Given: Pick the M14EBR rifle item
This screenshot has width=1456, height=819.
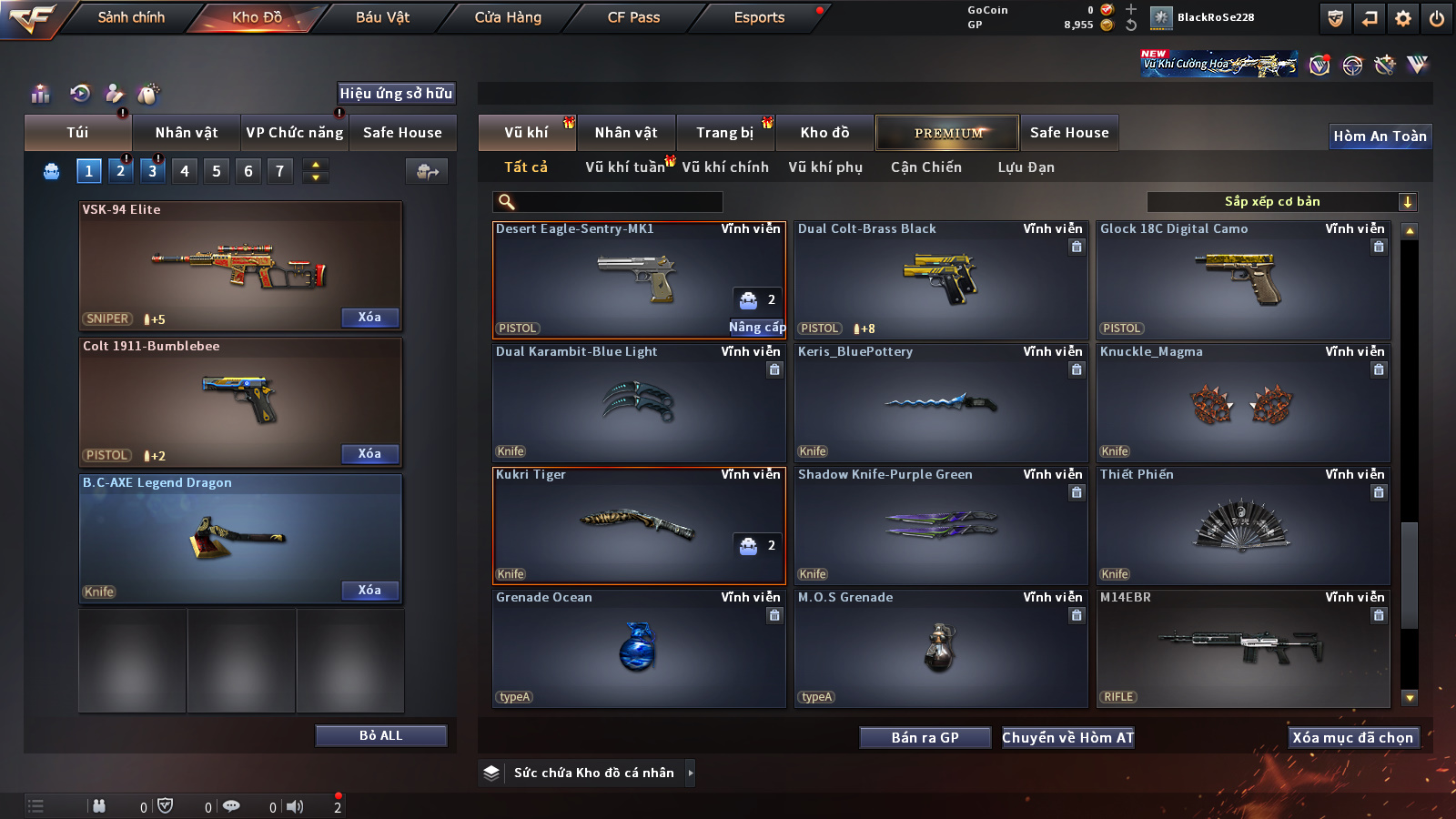Looking at the screenshot, I should 1243,648.
